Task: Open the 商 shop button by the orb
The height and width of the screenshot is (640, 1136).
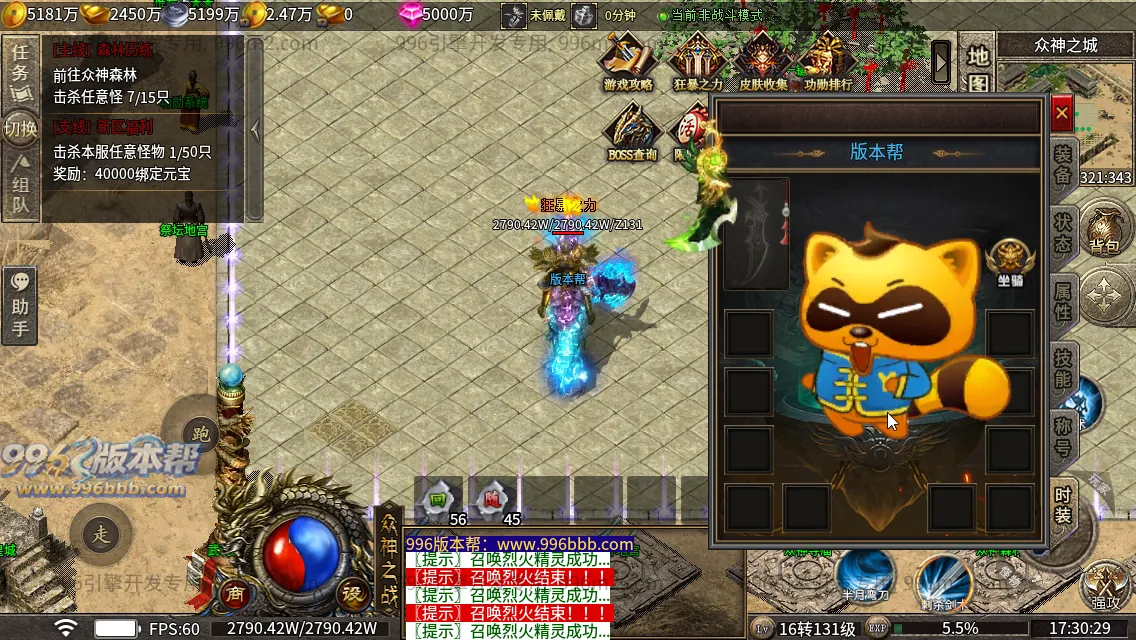Action: tap(235, 591)
